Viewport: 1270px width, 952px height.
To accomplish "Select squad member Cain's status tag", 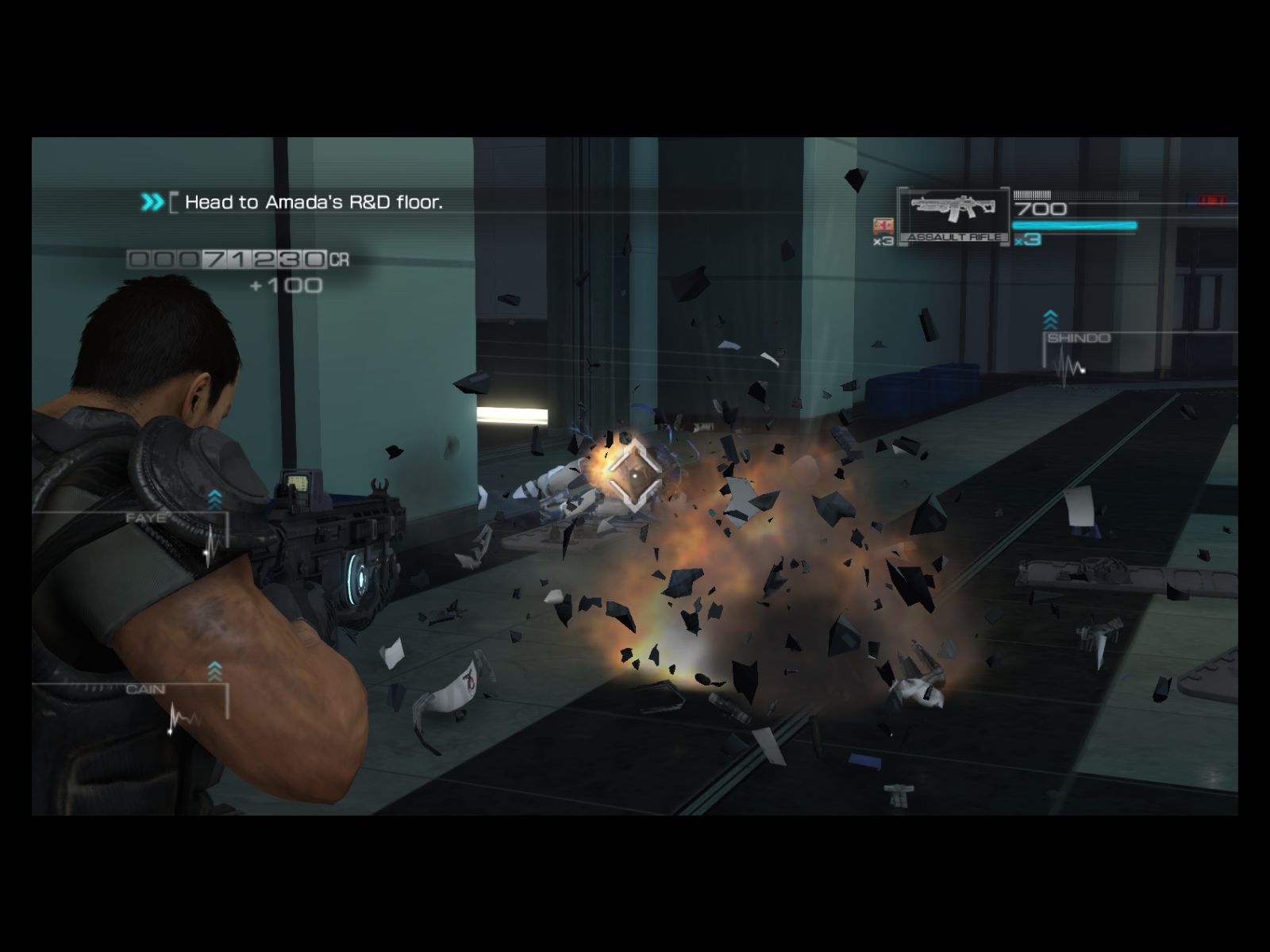I will 145,689.
